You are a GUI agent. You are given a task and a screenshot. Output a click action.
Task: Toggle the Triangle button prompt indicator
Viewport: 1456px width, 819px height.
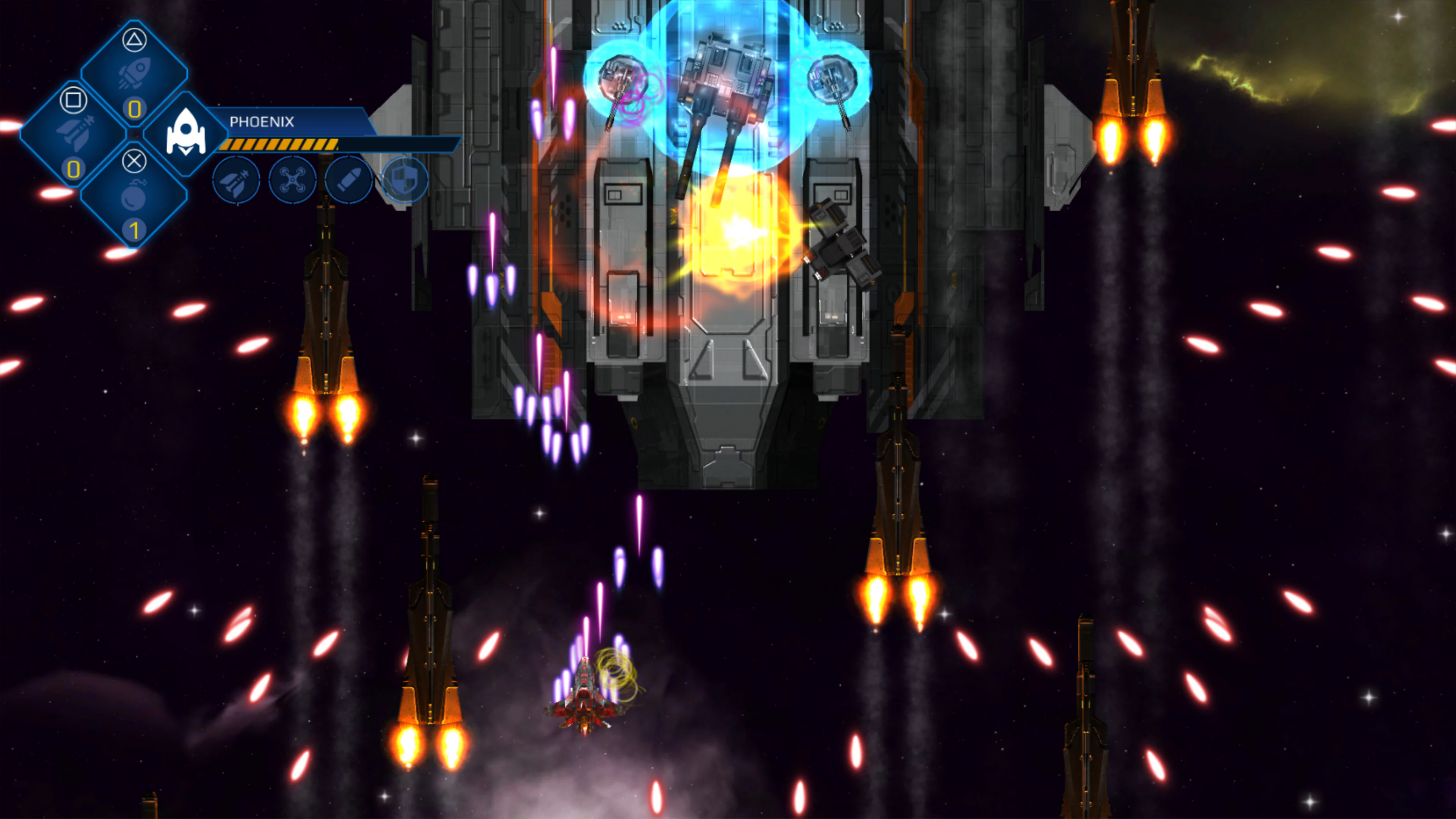(135, 40)
